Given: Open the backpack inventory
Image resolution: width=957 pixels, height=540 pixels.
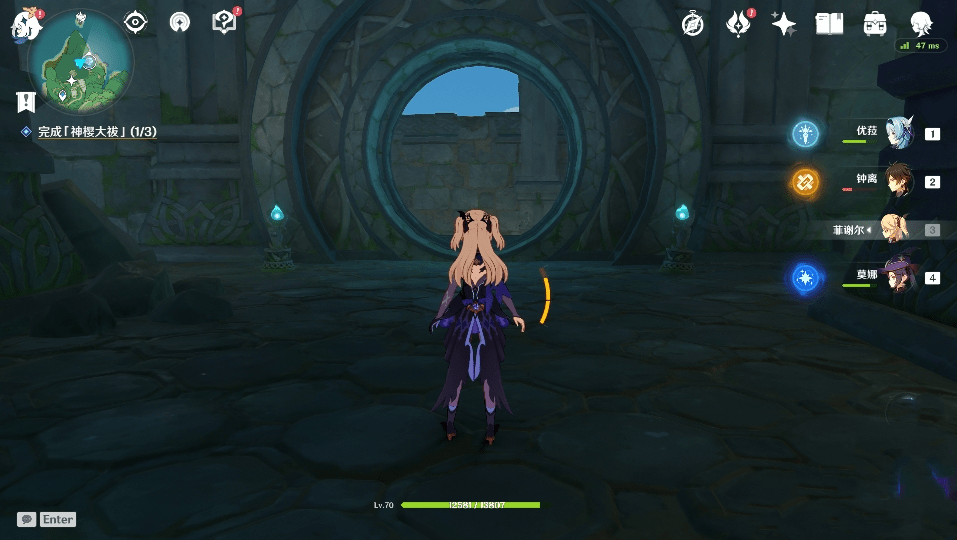Looking at the screenshot, I should click(875, 24).
